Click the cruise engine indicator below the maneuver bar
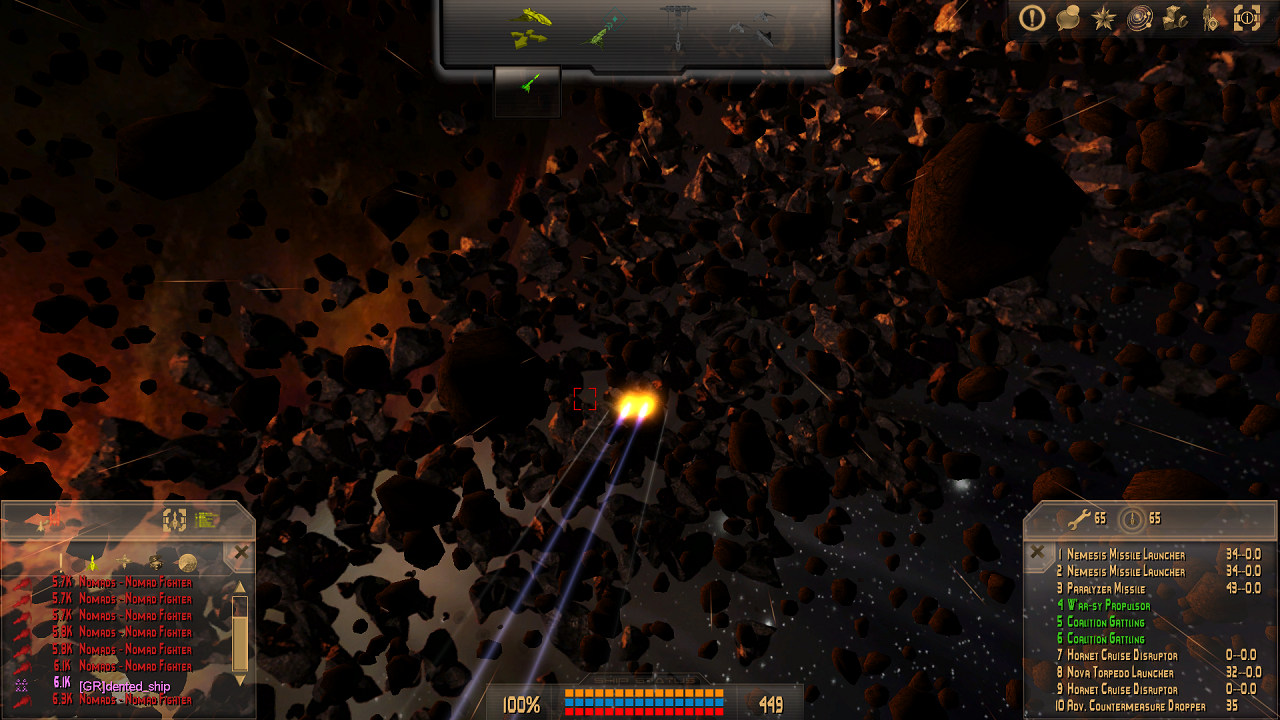The width and height of the screenshot is (1280, 720). click(527, 87)
